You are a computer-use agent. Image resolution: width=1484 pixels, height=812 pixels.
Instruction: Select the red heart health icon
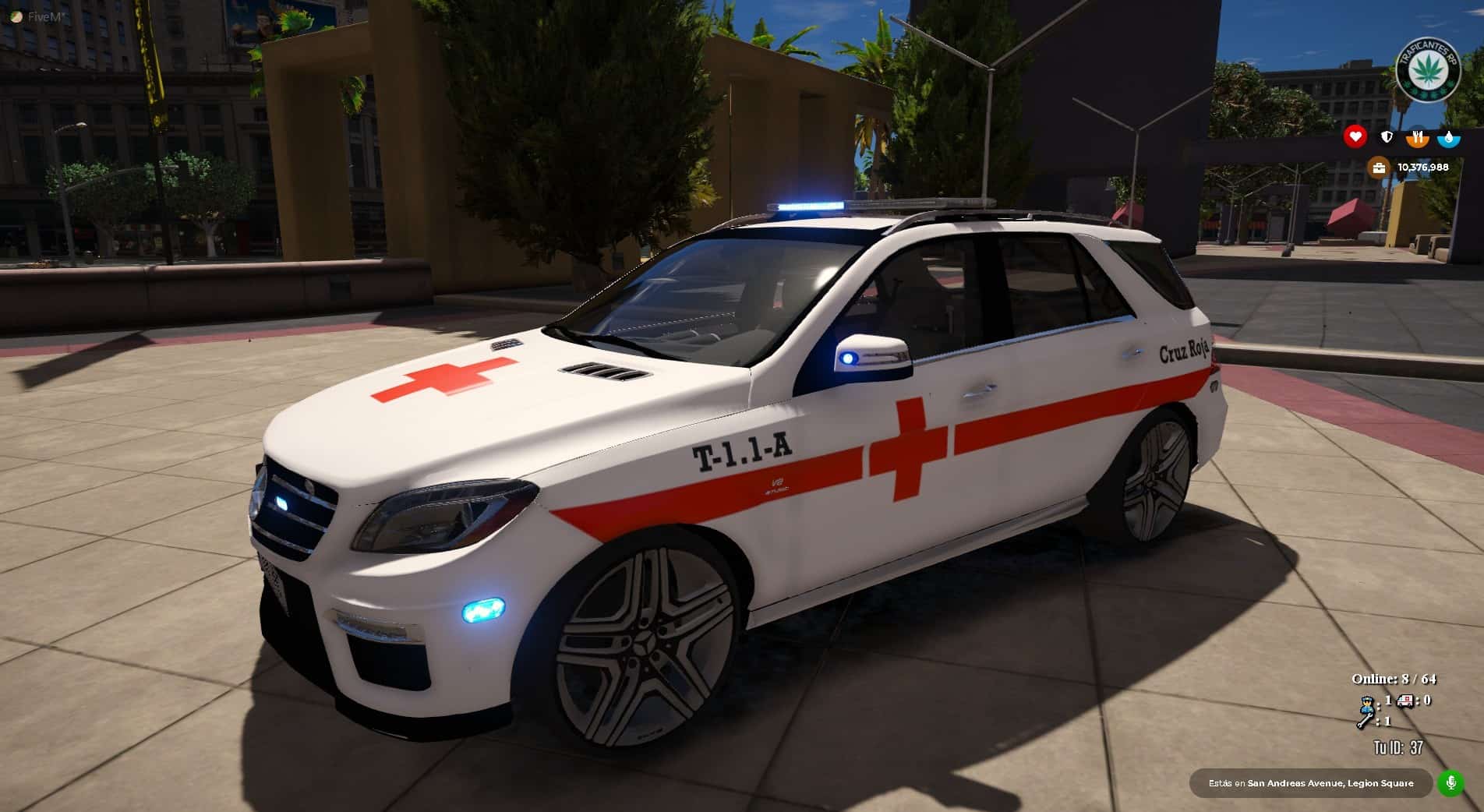click(1355, 137)
